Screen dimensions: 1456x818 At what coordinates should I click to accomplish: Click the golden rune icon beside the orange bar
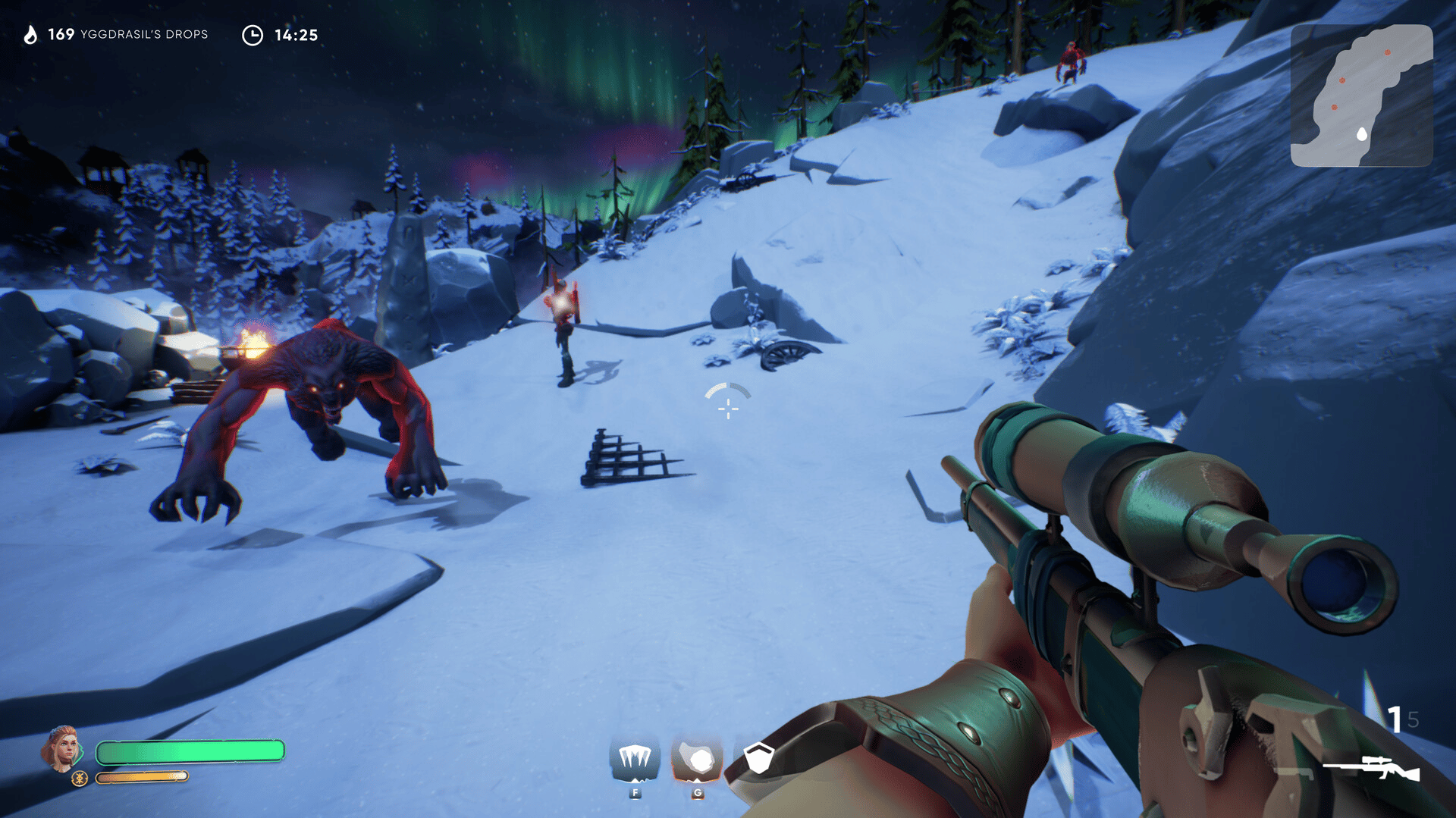[x=80, y=778]
